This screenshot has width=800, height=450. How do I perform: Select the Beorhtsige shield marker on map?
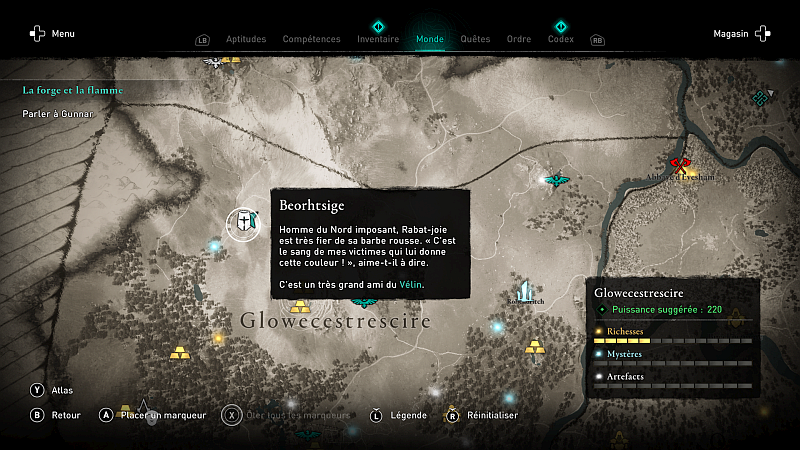[242, 225]
